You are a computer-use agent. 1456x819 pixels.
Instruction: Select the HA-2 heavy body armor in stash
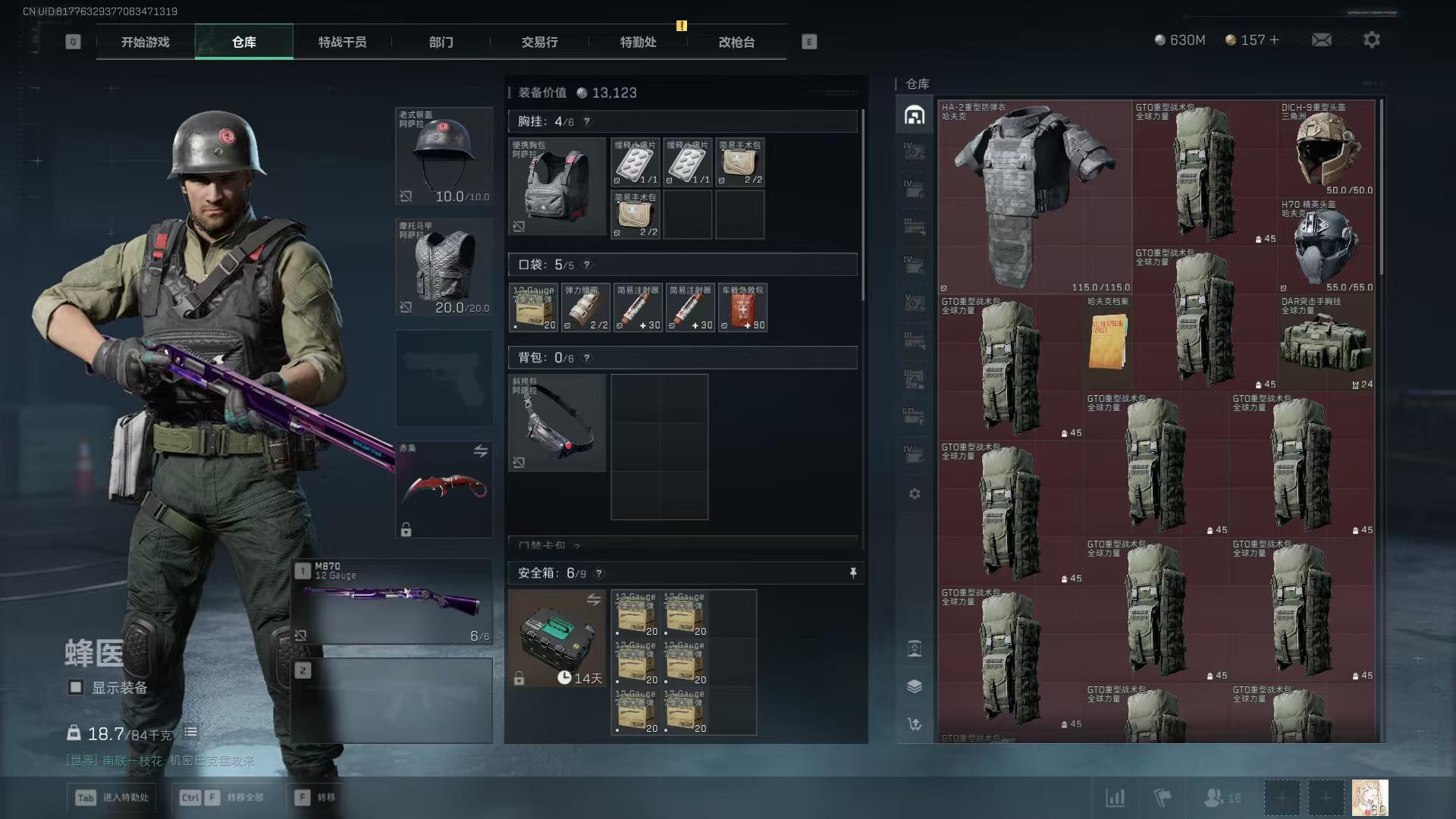tap(1034, 197)
